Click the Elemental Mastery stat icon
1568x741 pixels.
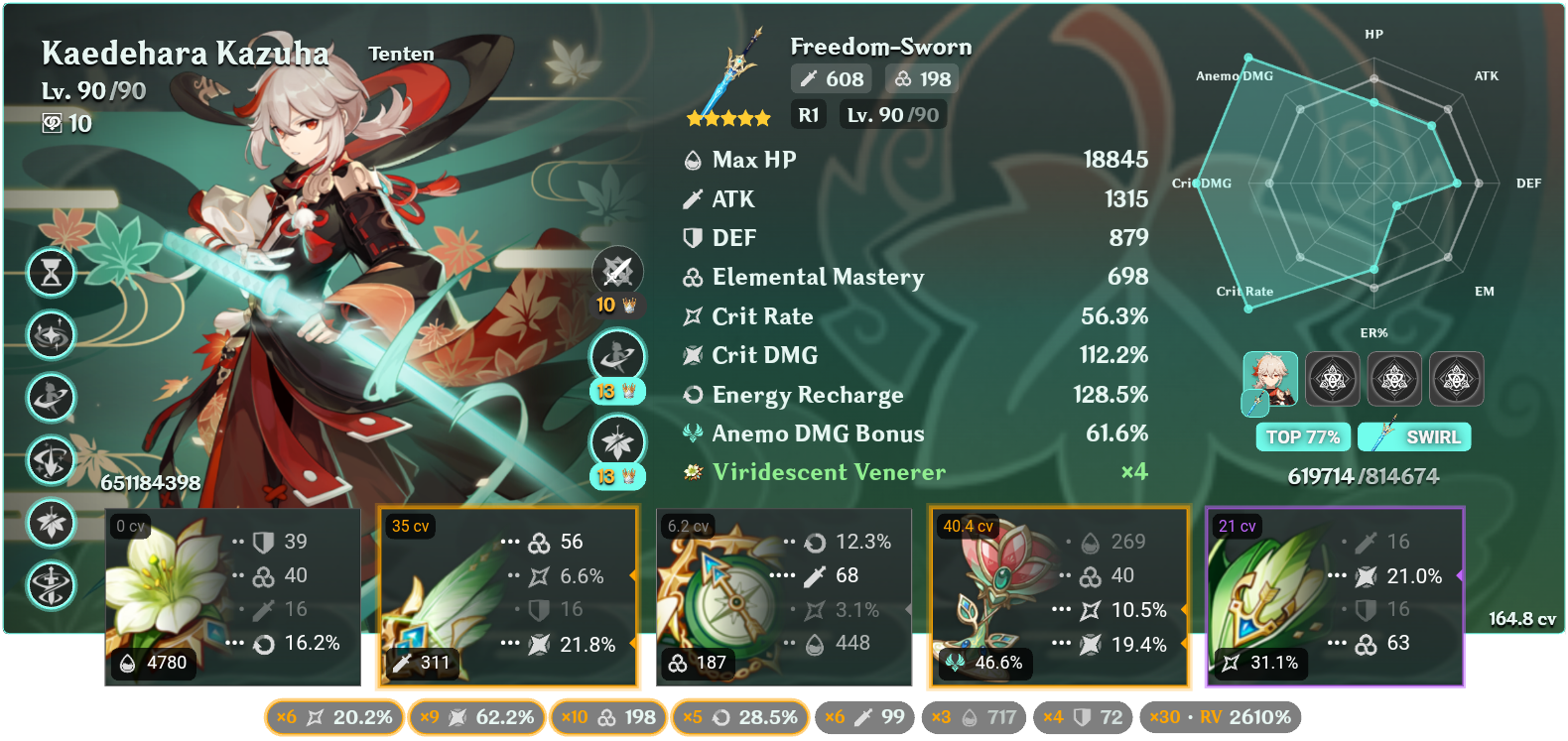(x=692, y=277)
